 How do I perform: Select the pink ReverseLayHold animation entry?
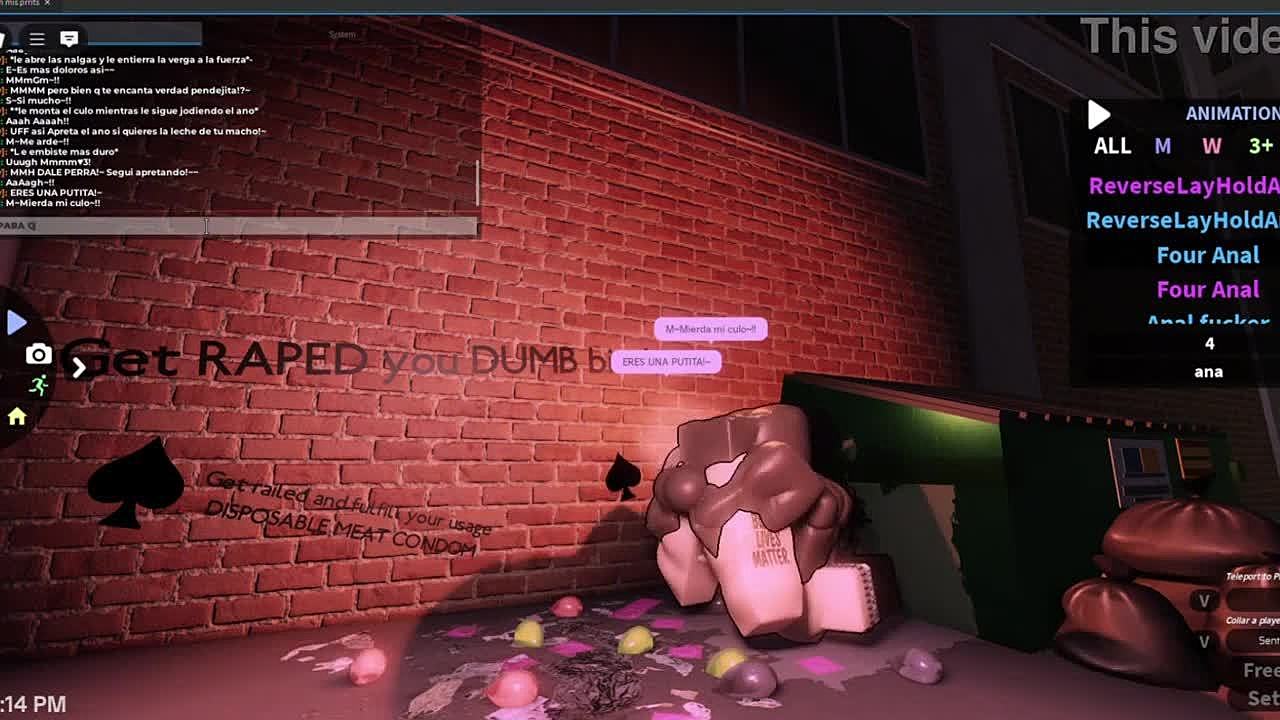tap(1183, 186)
